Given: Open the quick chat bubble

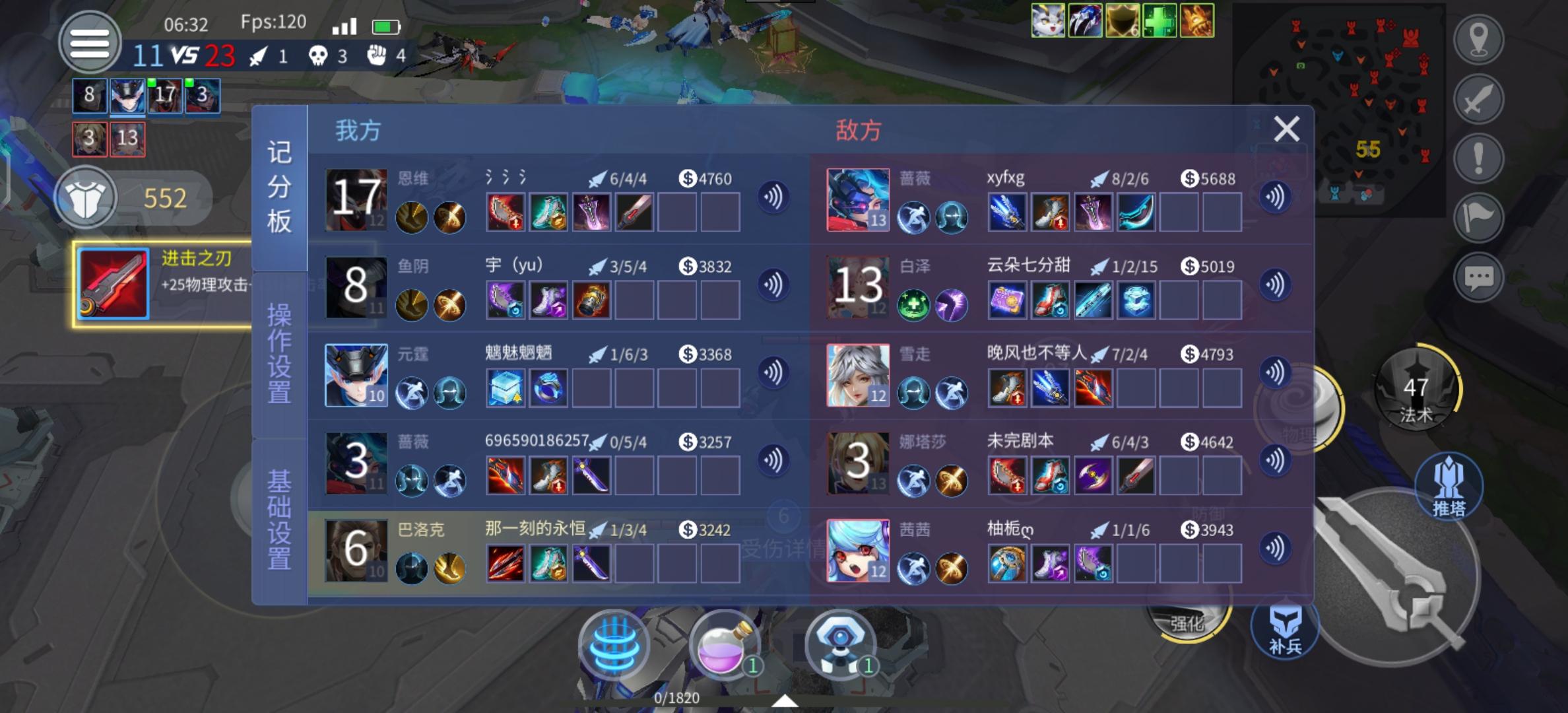Looking at the screenshot, I should click(x=1478, y=277).
